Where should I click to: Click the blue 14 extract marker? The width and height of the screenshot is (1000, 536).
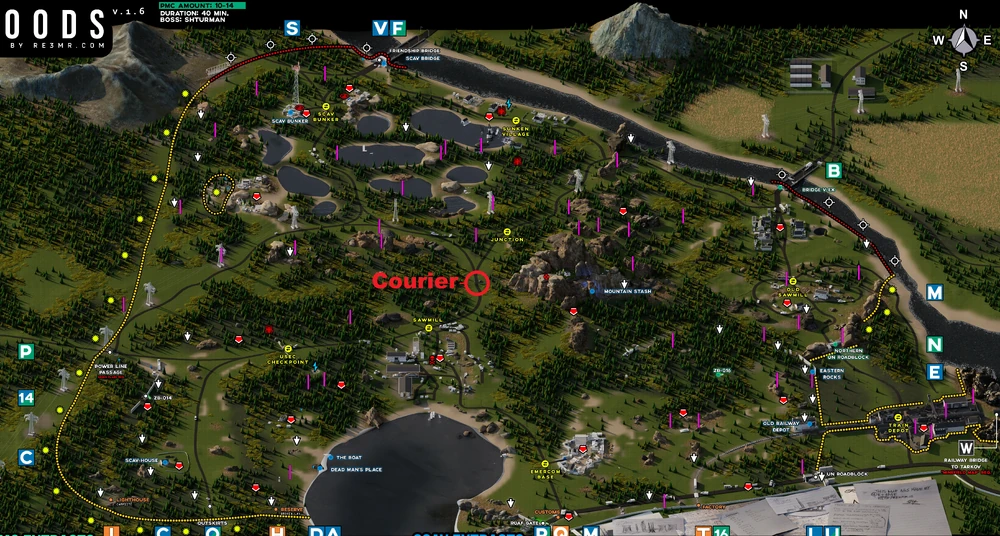click(26, 397)
